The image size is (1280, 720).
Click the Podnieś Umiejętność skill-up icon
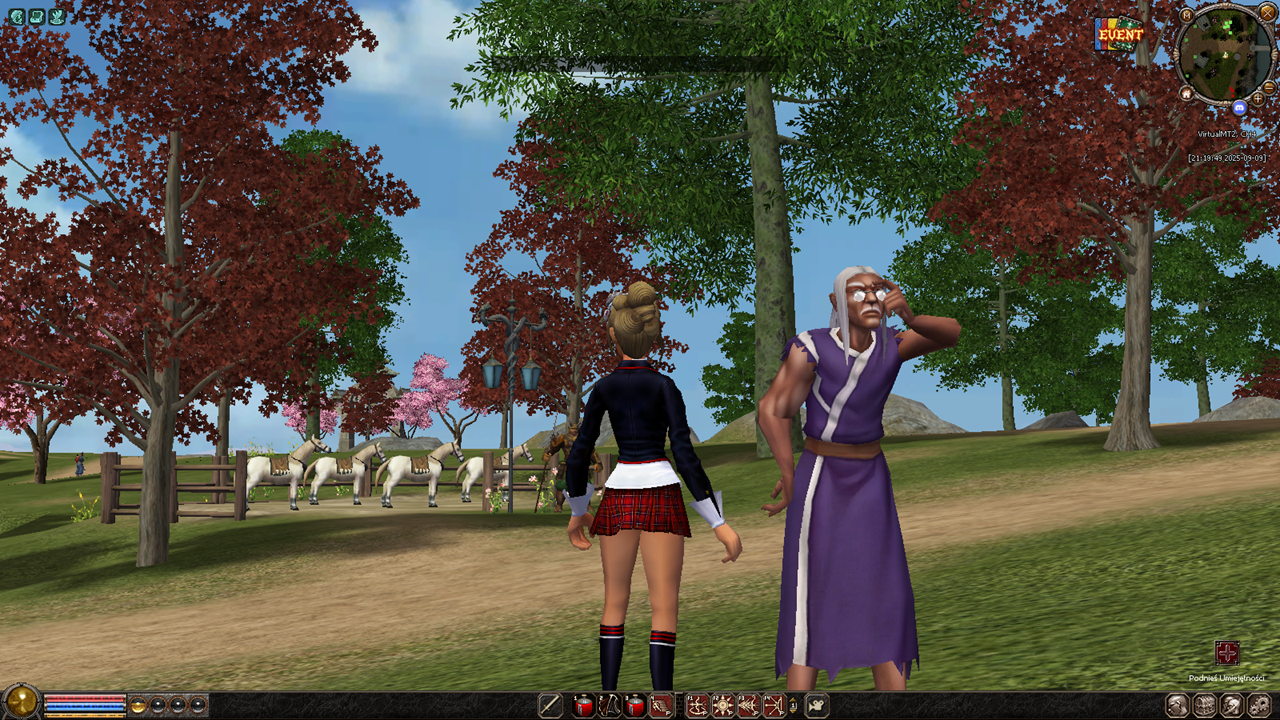[x=1227, y=654]
